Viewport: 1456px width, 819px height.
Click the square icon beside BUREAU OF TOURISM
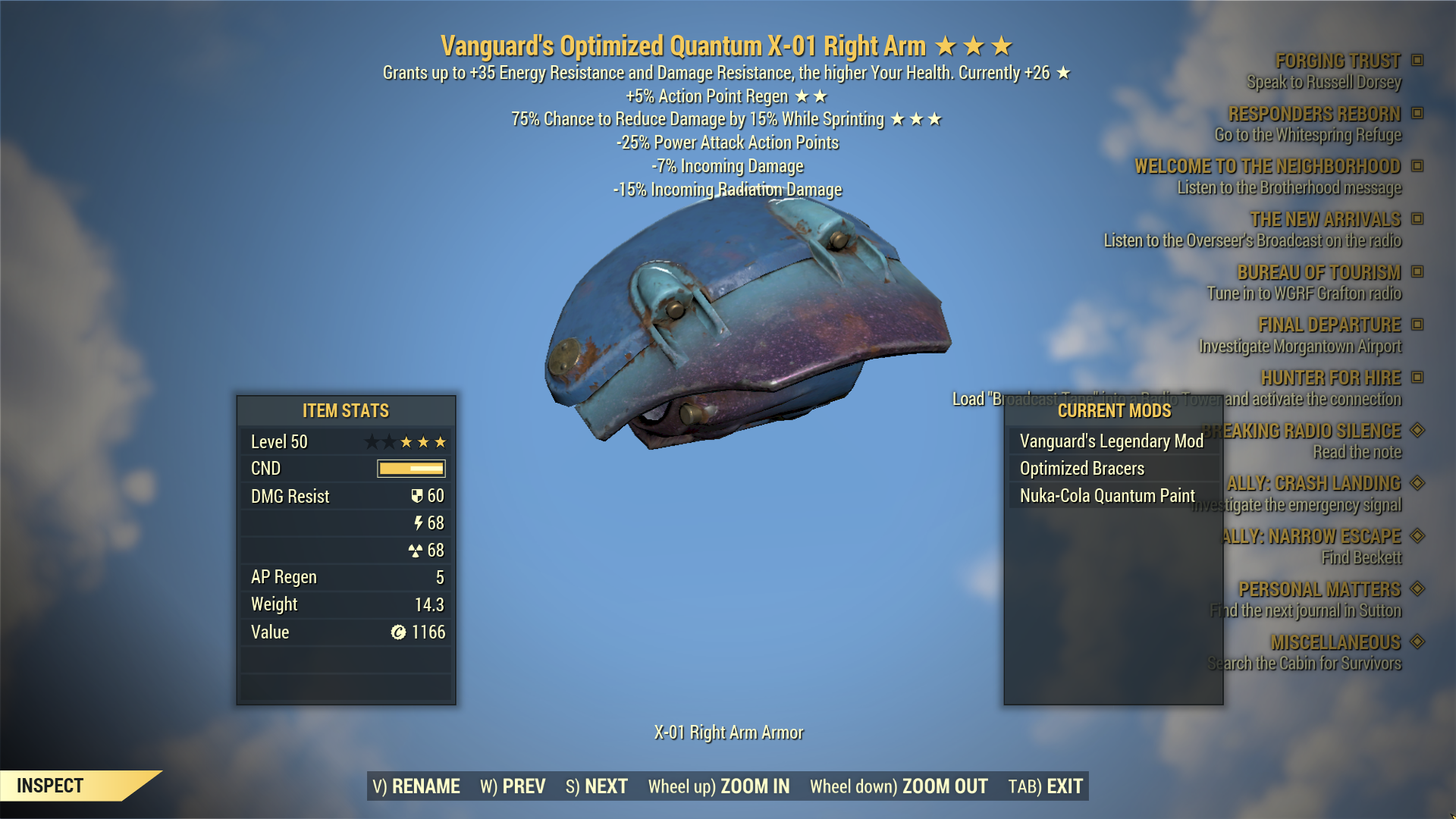(1417, 272)
